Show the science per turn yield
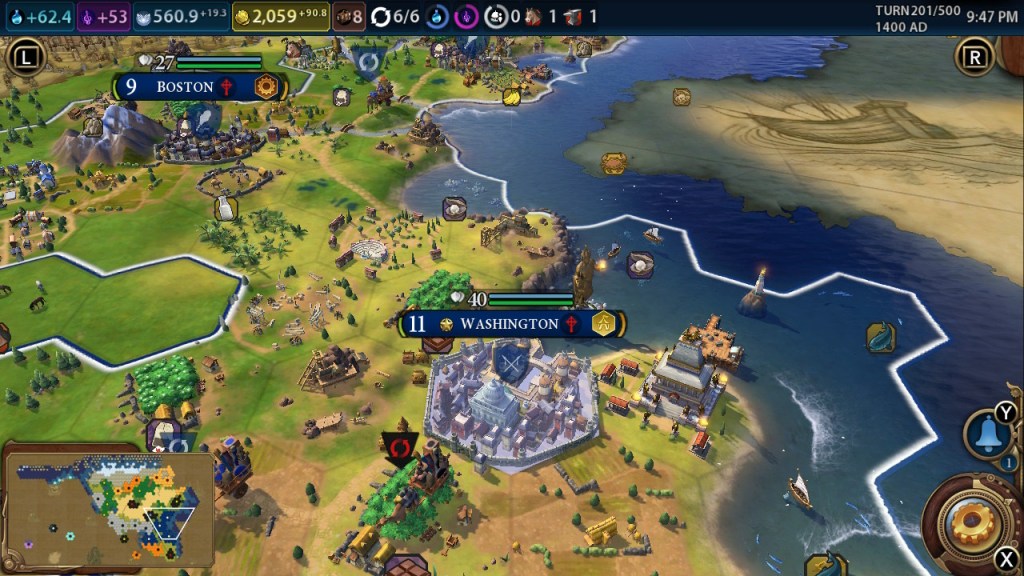The image size is (1024, 576). click(40, 16)
